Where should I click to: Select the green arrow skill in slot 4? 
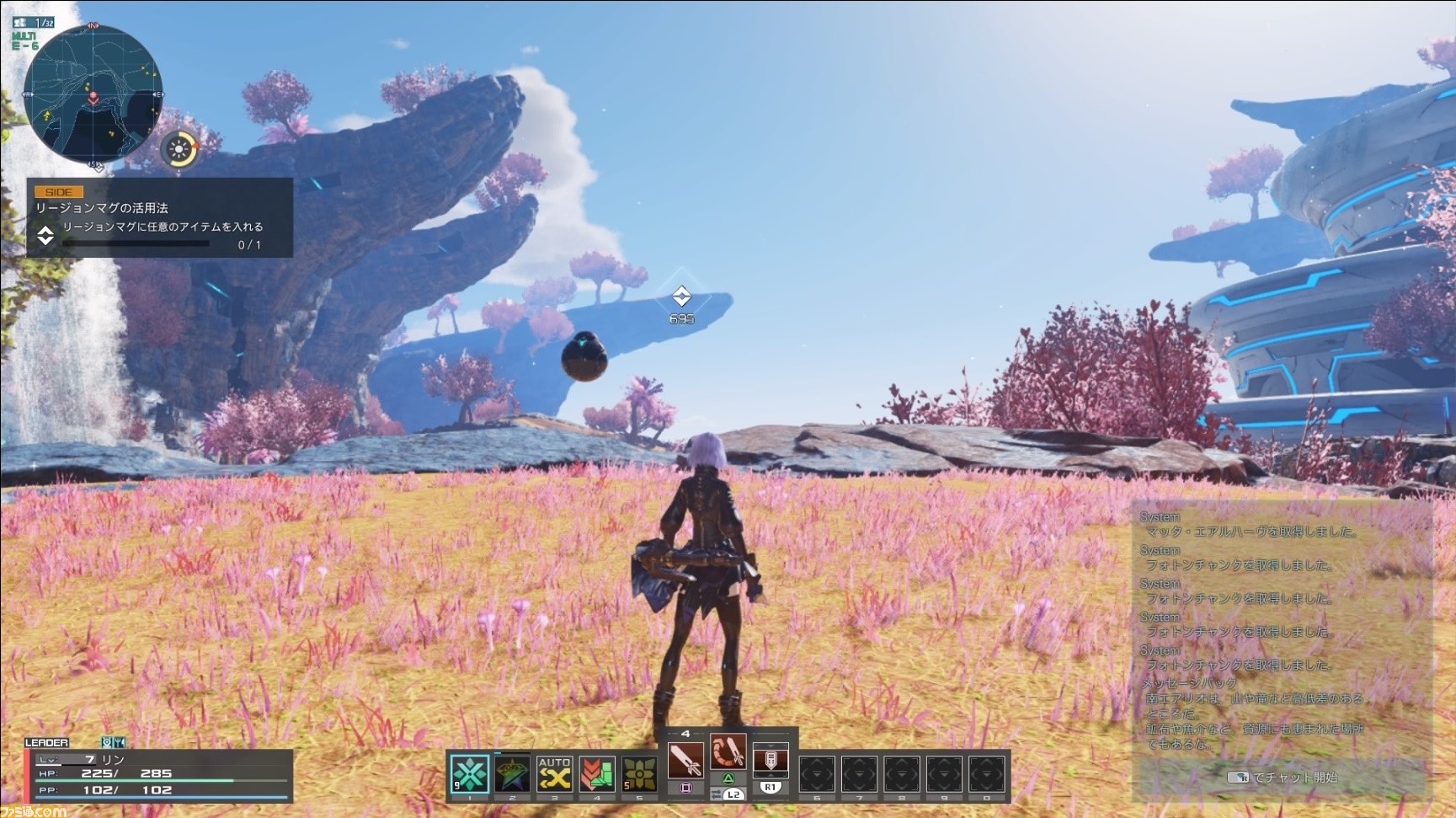click(555, 775)
